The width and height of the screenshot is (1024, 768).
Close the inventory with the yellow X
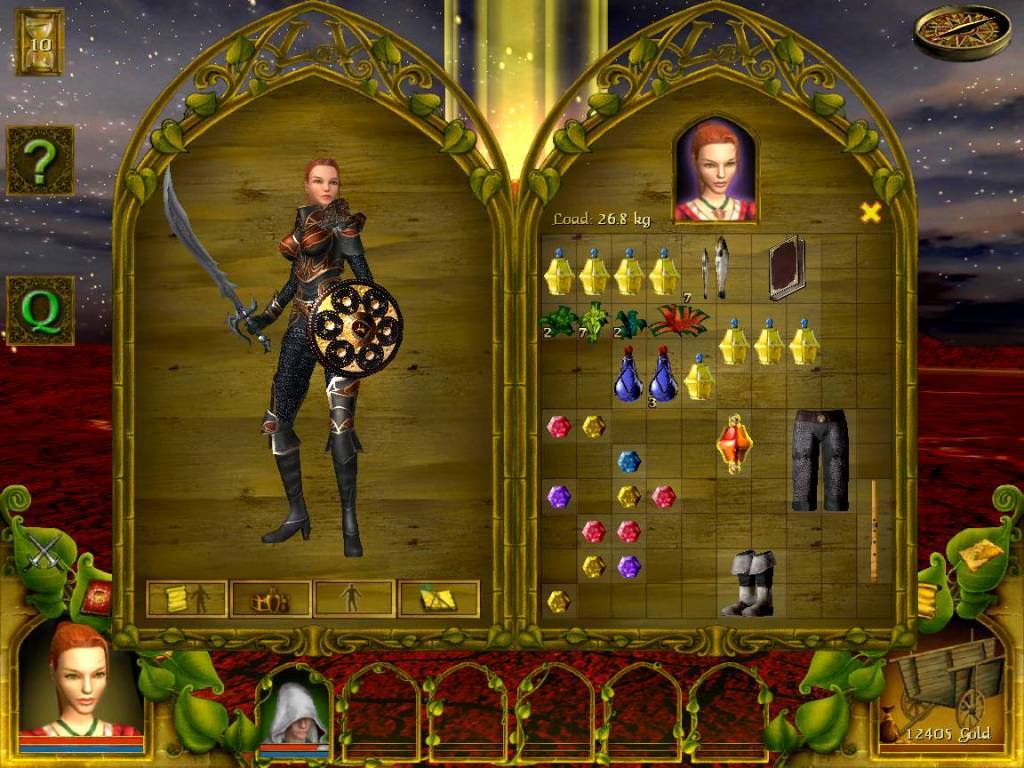point(871,212)
